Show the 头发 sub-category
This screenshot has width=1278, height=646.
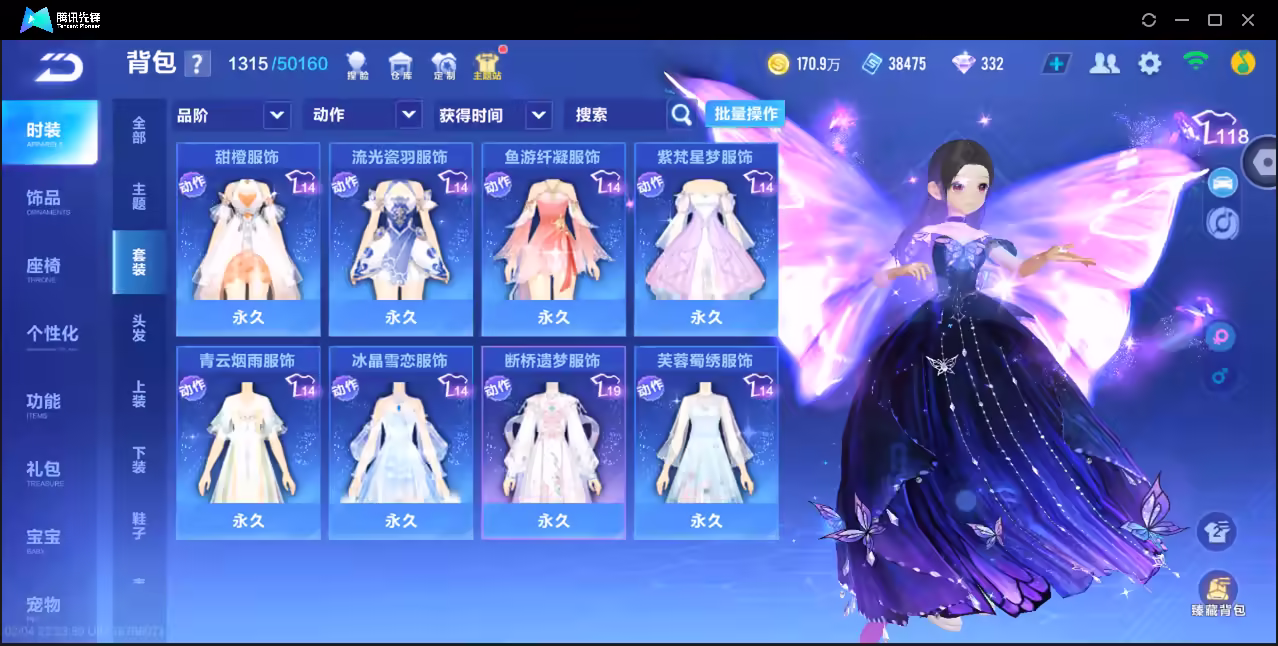tap(139, 328)
